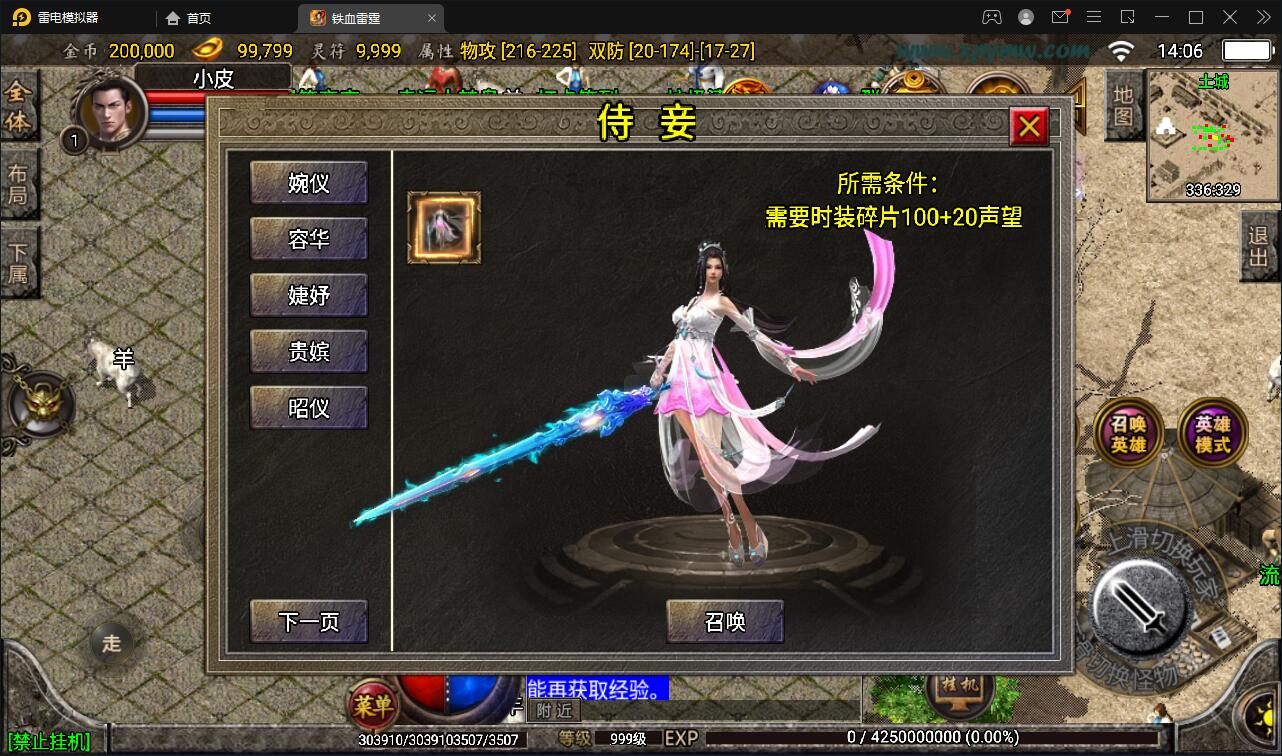Click the 召唤英雄 summon hero icon
The height and width of the screenshot is (756, 1282).
tap(1127, 432)
